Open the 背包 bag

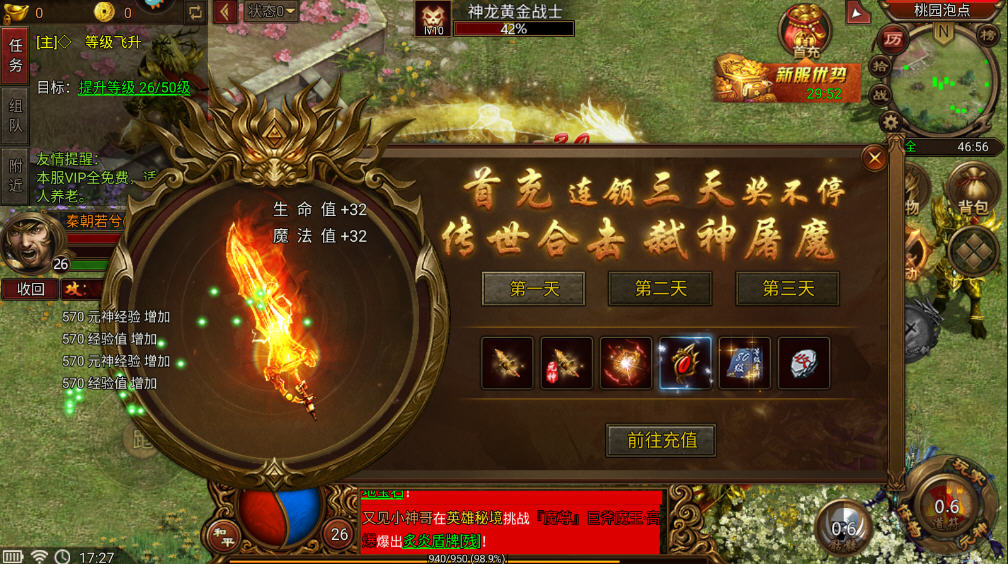pos(973,189)
